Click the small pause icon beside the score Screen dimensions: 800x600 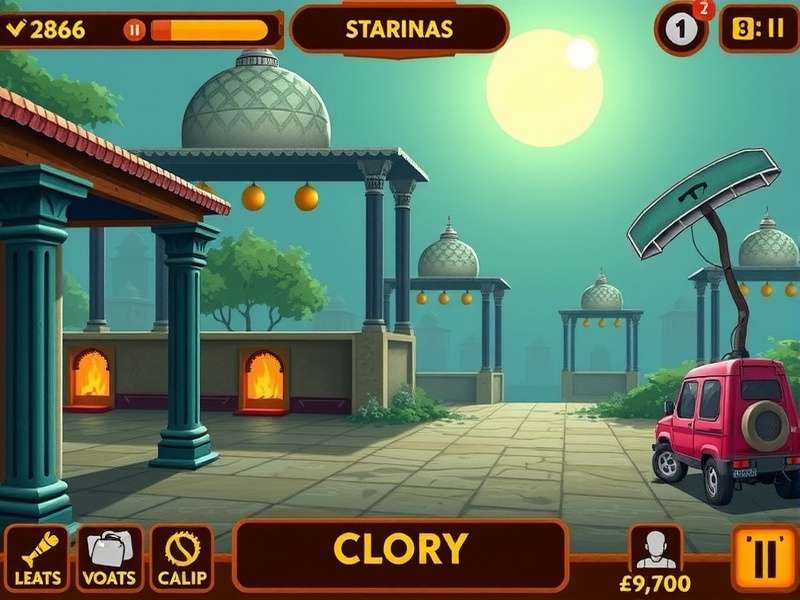(x=134, y=30)
